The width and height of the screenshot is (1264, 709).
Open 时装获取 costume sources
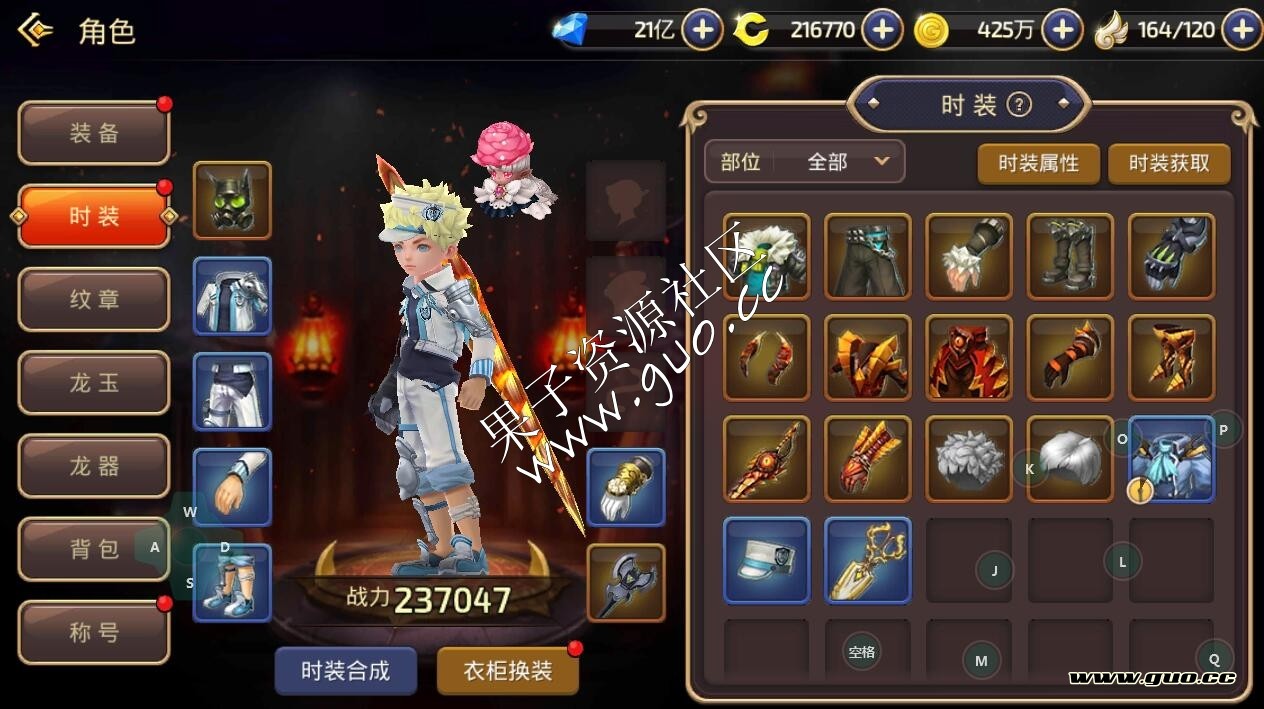1168,163
